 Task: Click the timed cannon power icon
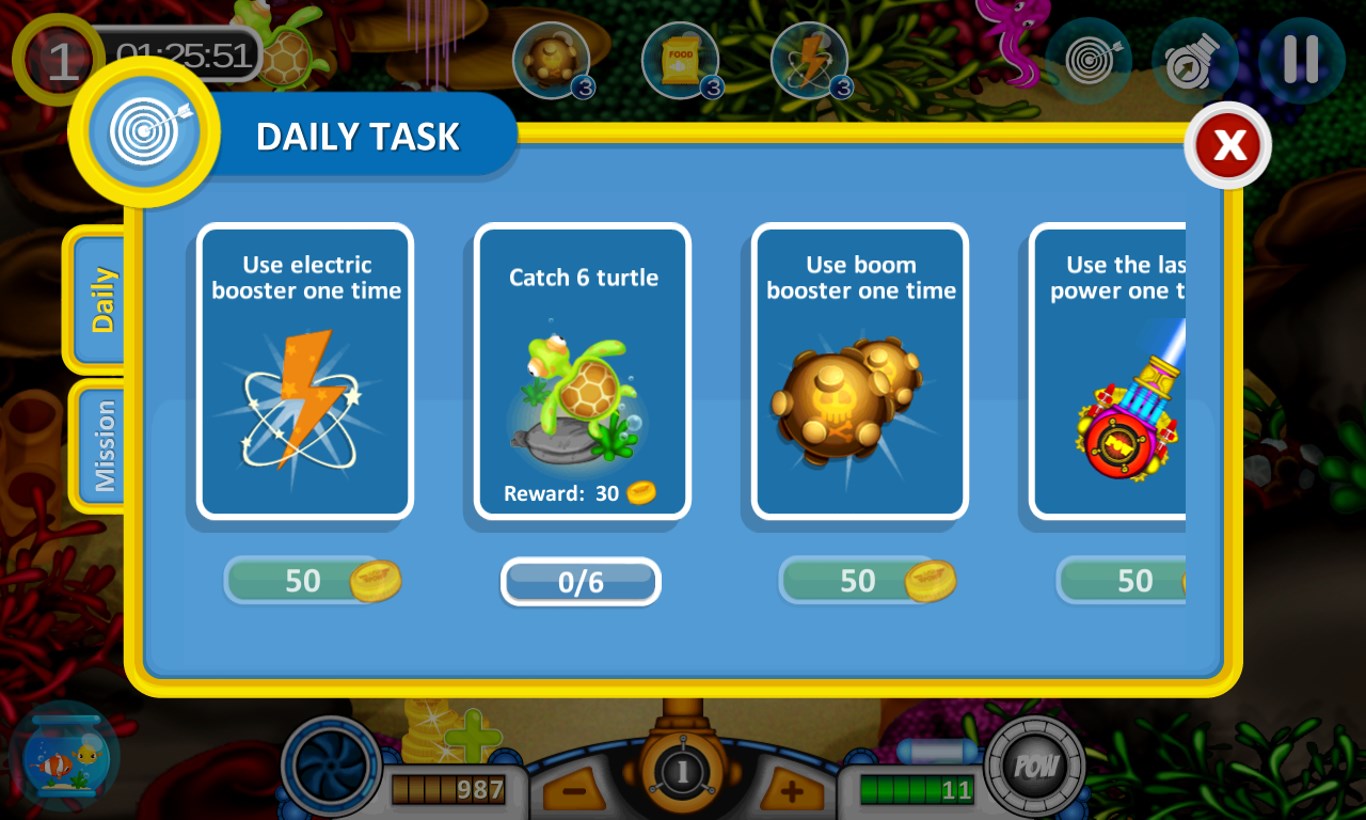[x=1196, y=60]
